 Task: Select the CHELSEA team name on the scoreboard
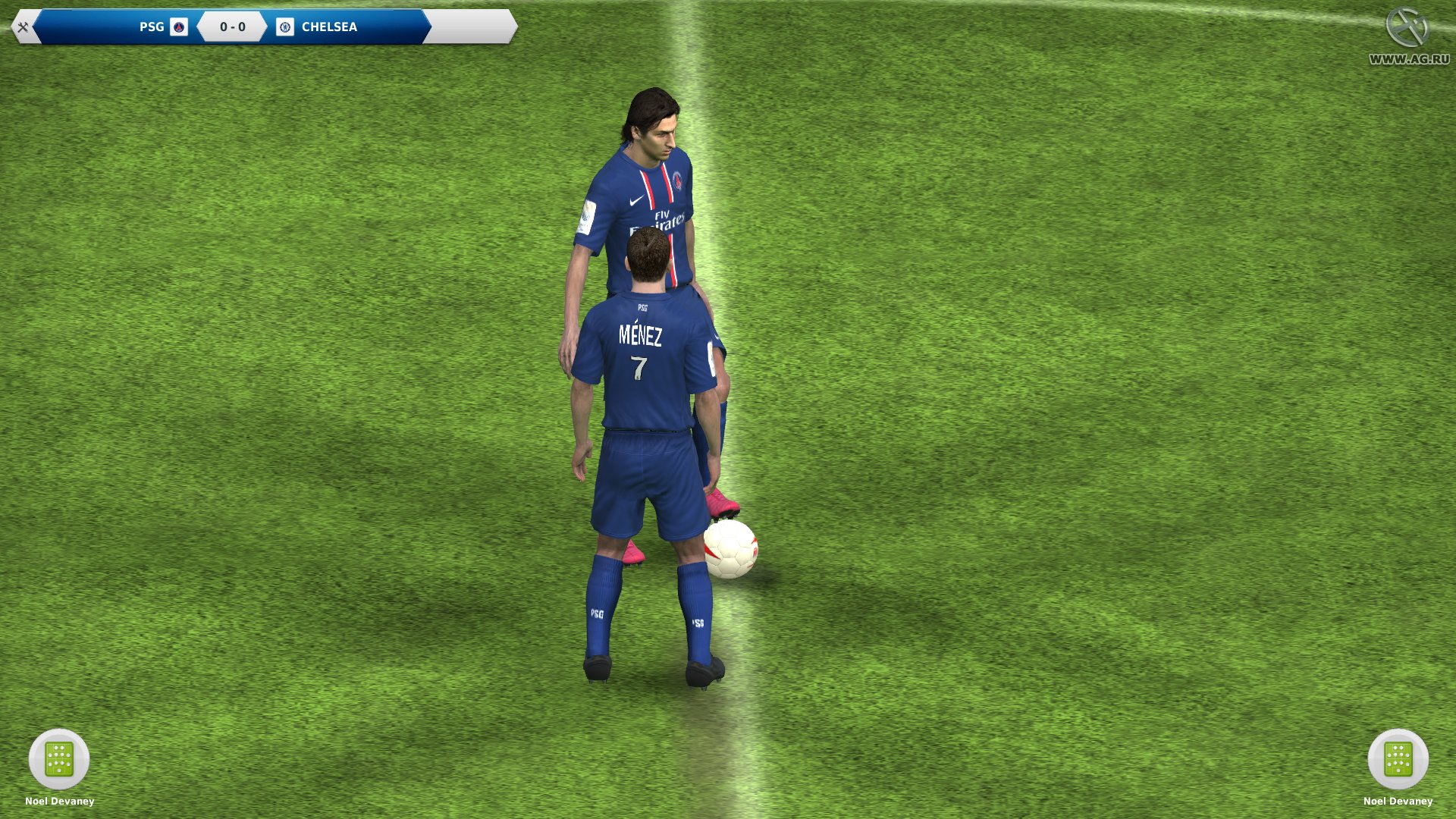[x=329, y=27]
